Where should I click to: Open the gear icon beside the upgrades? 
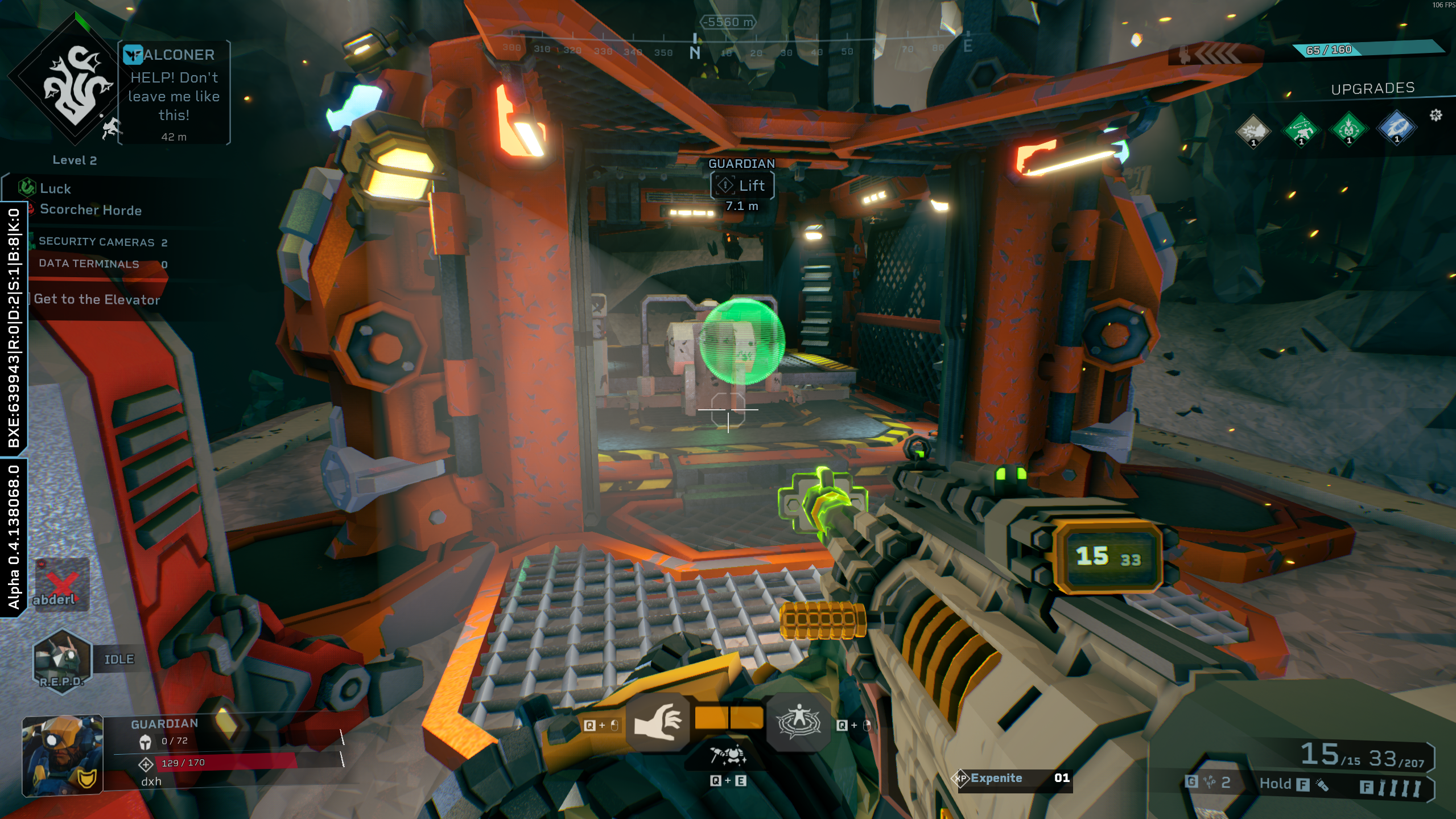[1436, 116]
